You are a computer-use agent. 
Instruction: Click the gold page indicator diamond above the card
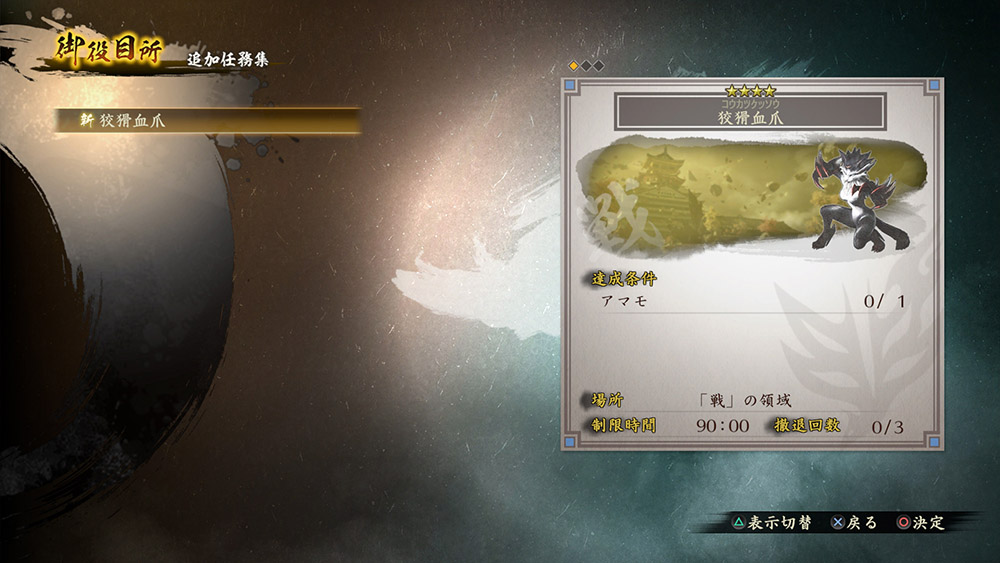pos(574,66)
